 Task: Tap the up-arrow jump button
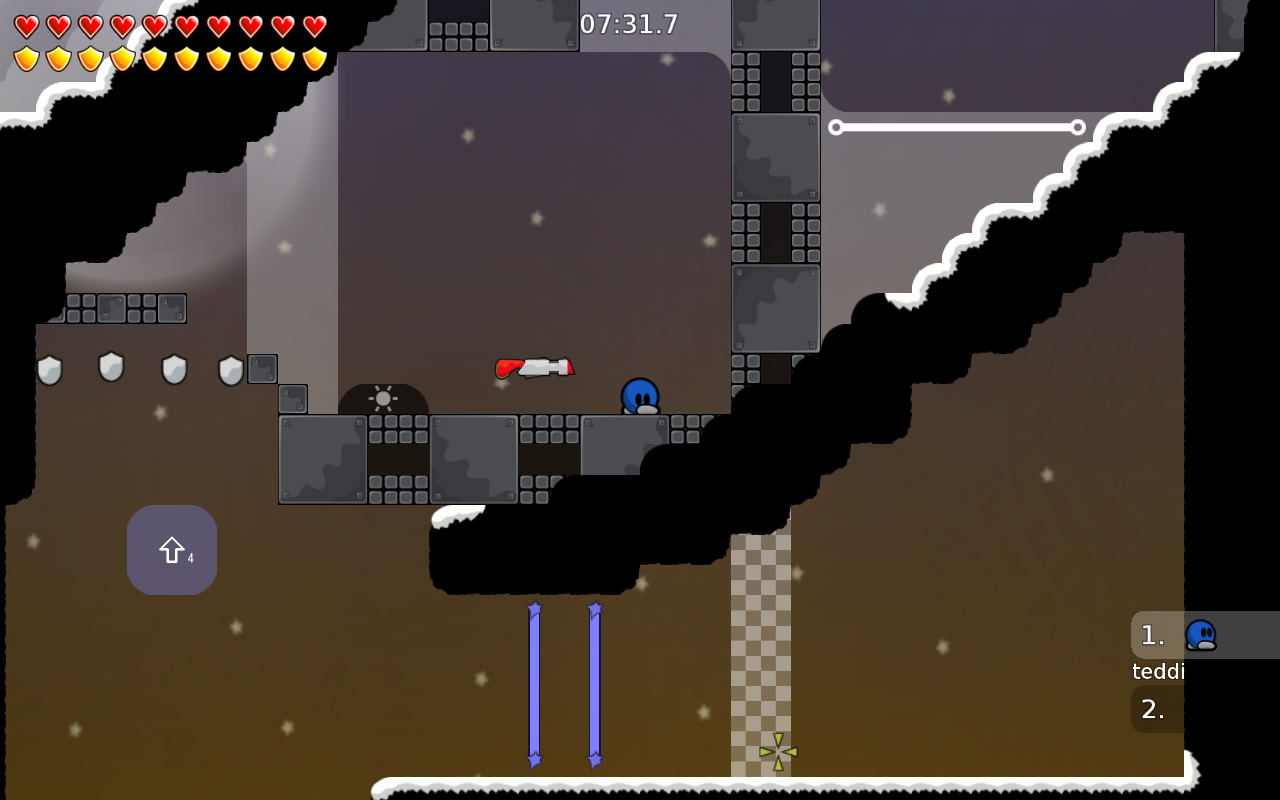172,550
